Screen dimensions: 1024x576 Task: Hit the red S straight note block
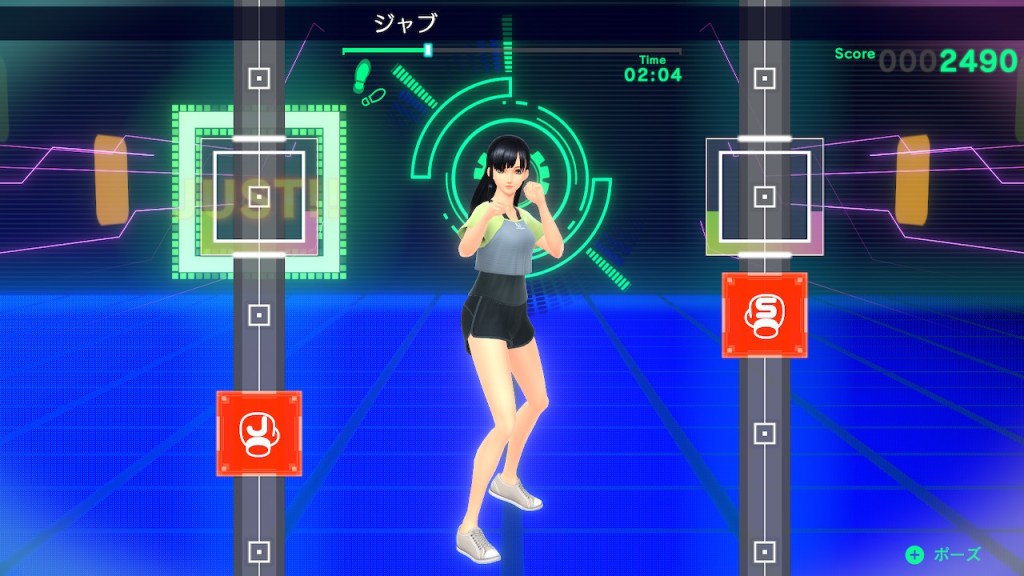tap(764, 314)
